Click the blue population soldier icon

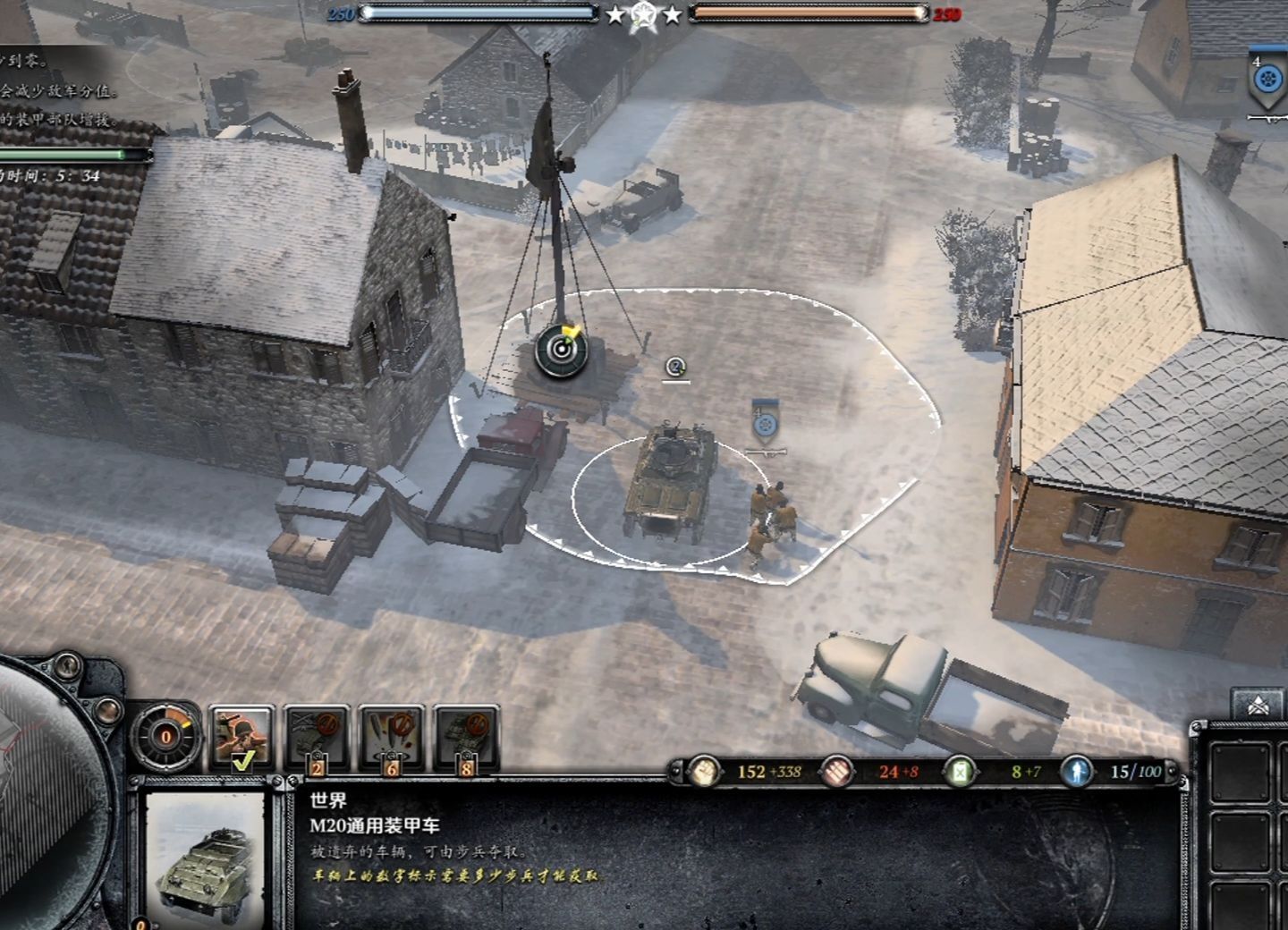(x=1076, y=771)
